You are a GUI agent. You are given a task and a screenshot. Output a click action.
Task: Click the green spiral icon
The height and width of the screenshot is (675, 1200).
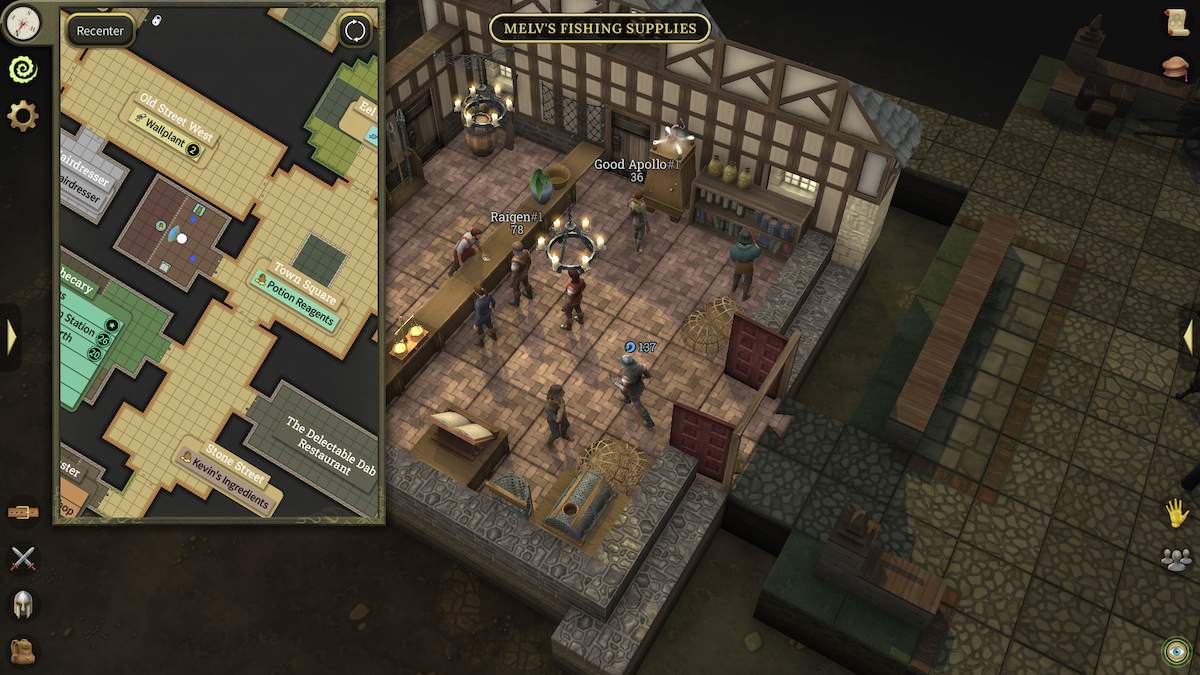(22, 69)
